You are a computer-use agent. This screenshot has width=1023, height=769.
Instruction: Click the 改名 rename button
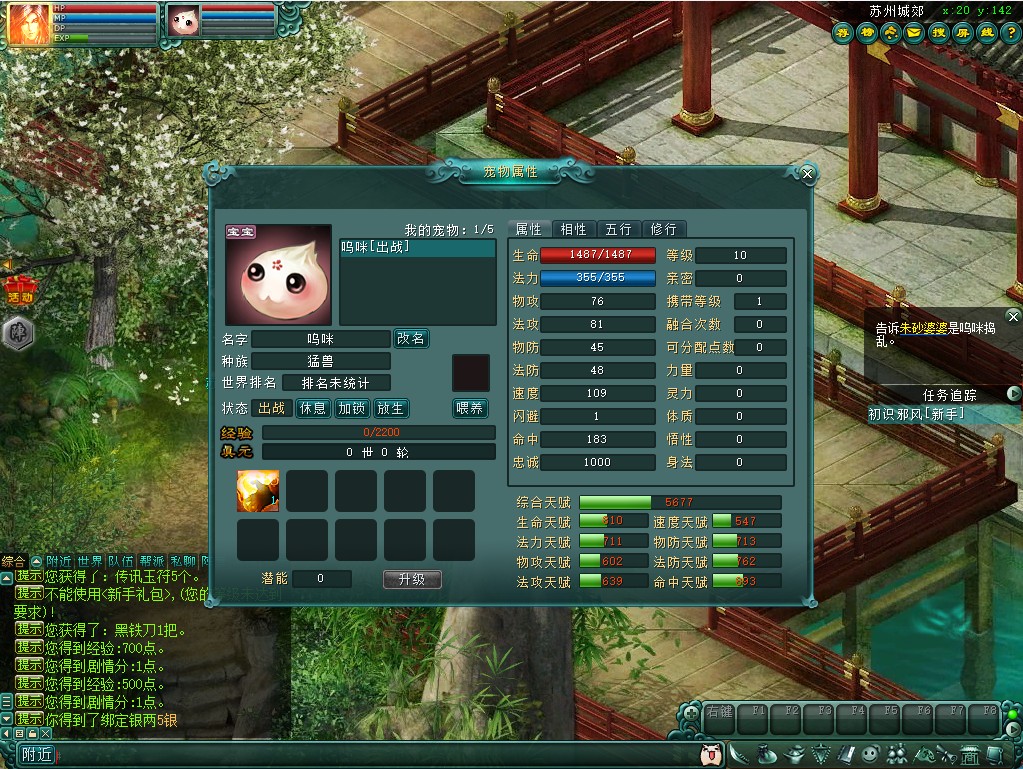411,339
